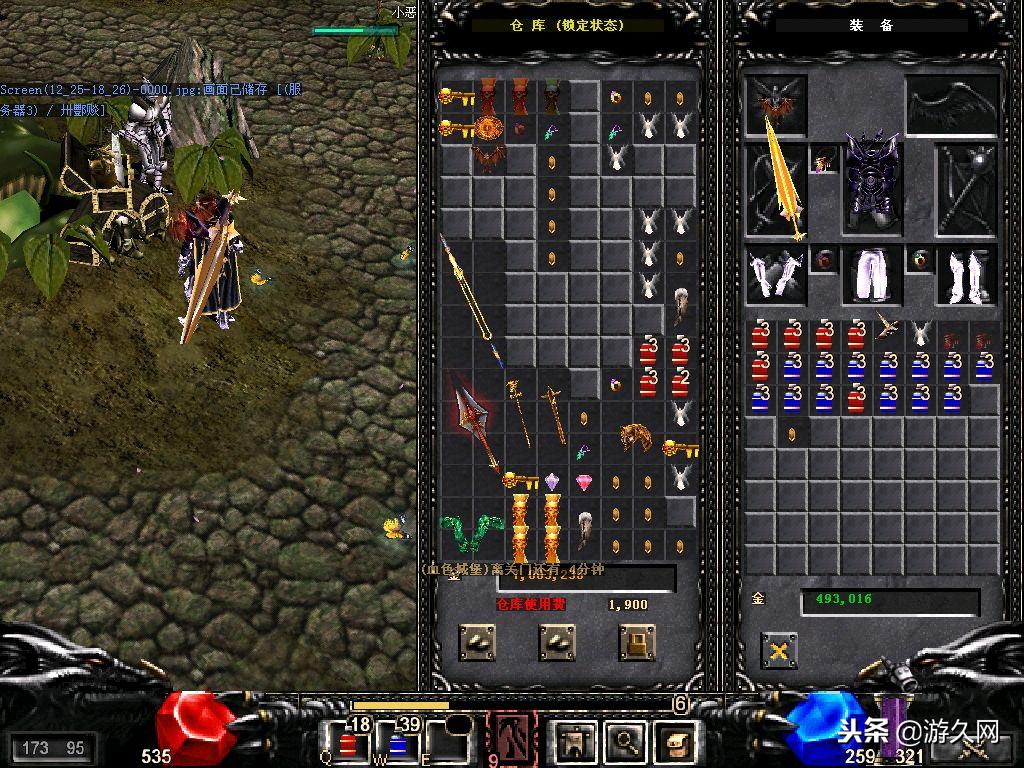Select the purple diamond gem in the warehouse
1024x768 pixels.
pos(552,482)
